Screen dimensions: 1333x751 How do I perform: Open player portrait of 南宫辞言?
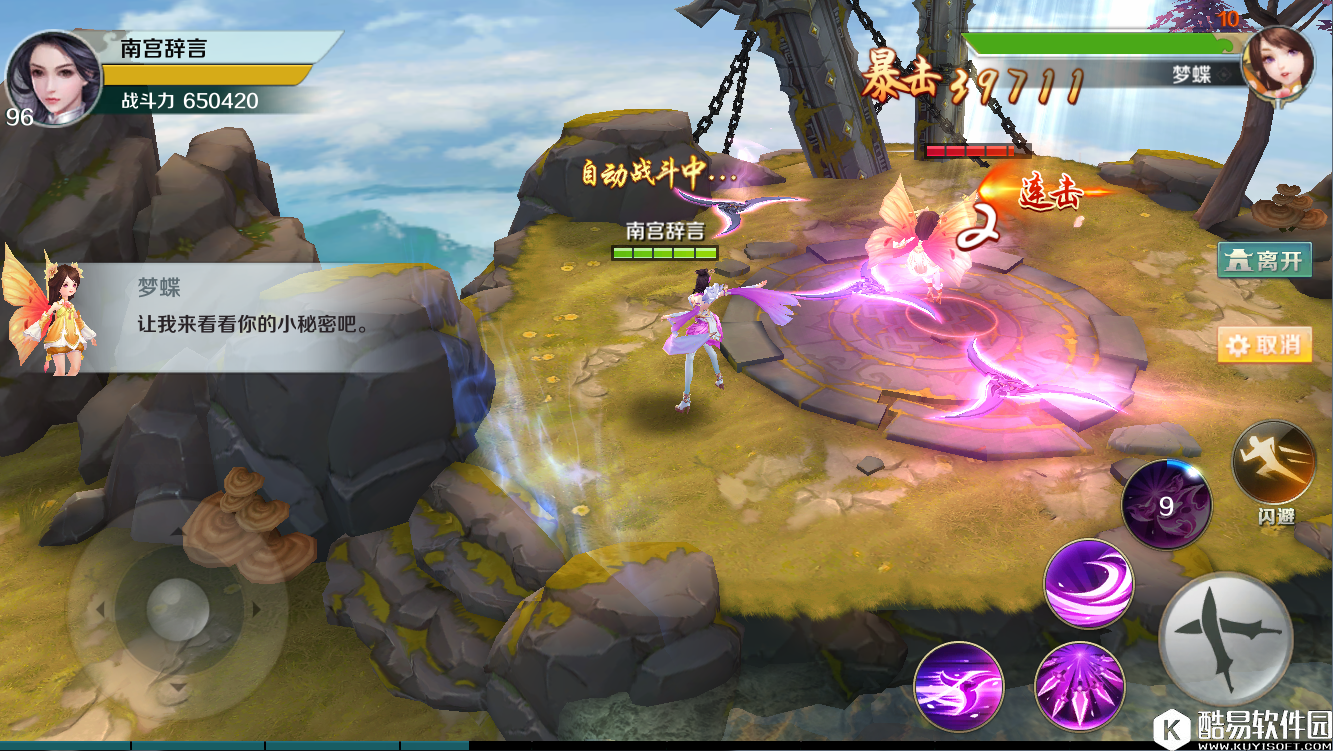[x=54, y=75]
